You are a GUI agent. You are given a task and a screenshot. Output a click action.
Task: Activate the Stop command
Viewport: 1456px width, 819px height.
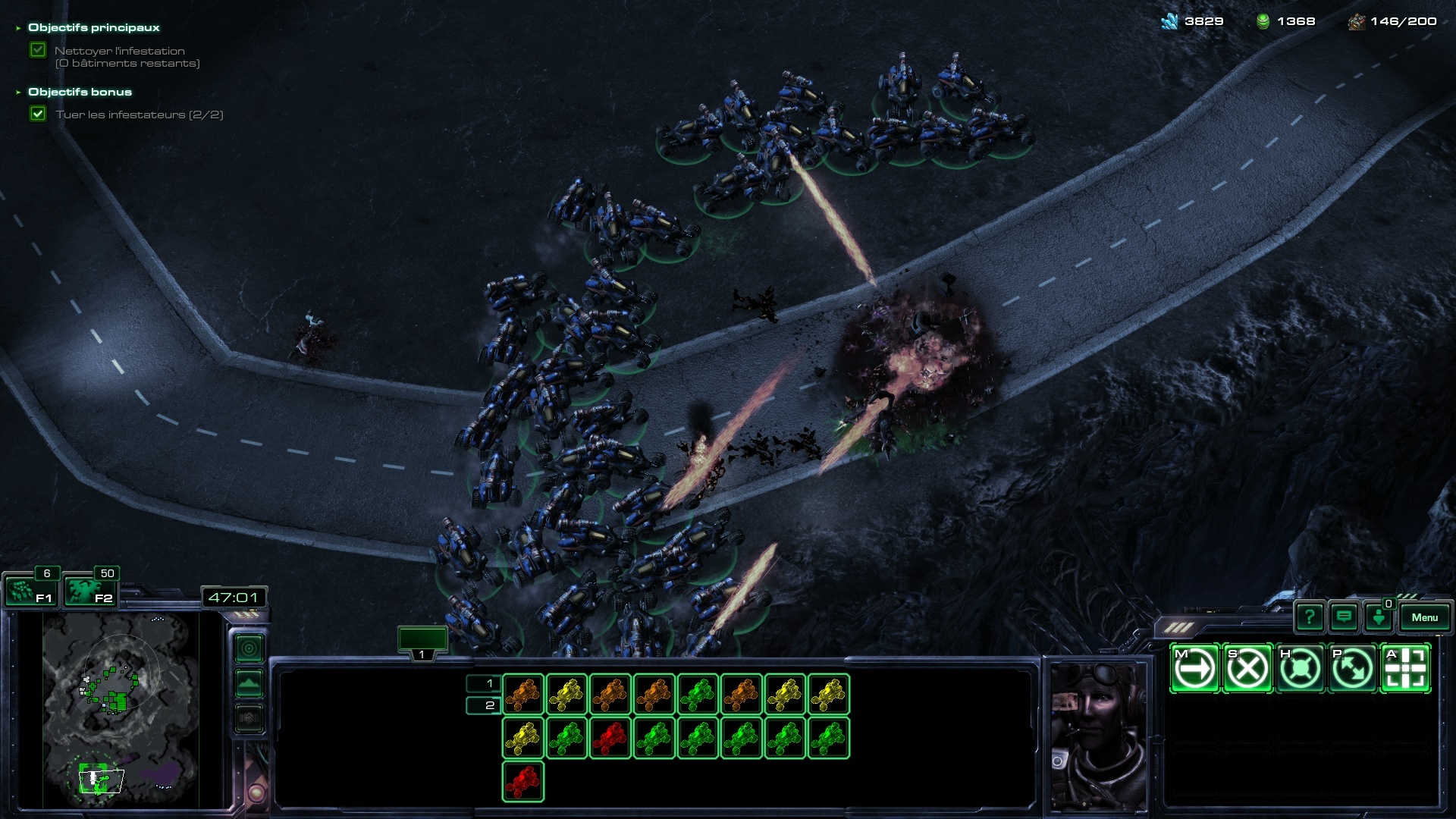pos(1247,668)
